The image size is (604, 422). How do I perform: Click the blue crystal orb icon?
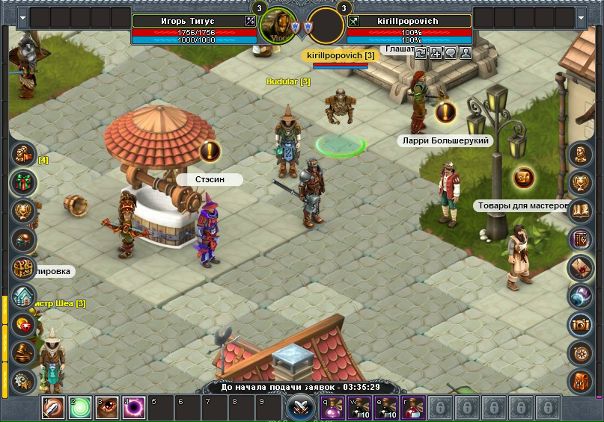[x=581, y=296]
